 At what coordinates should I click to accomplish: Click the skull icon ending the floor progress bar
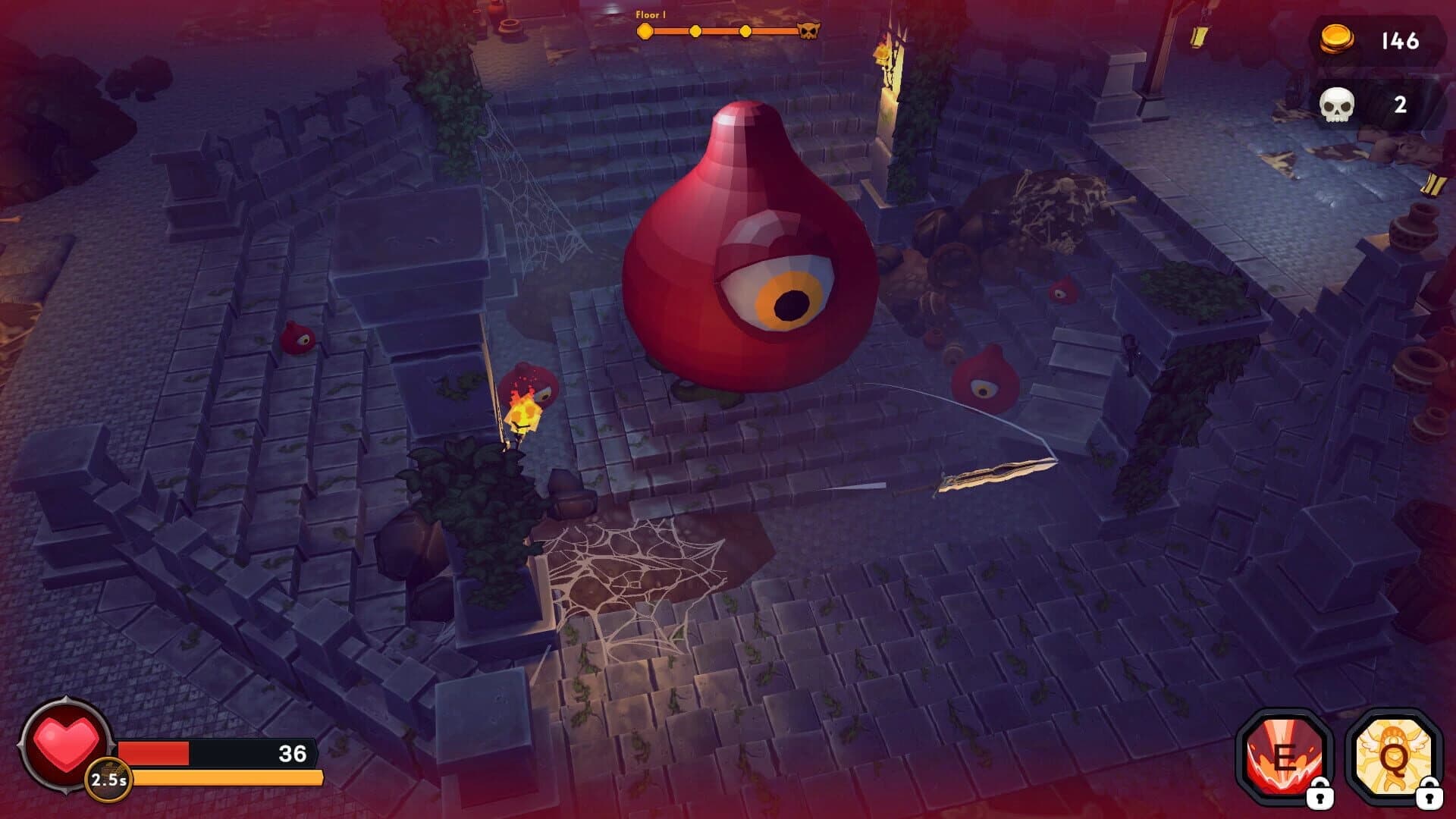click(811, 31)
